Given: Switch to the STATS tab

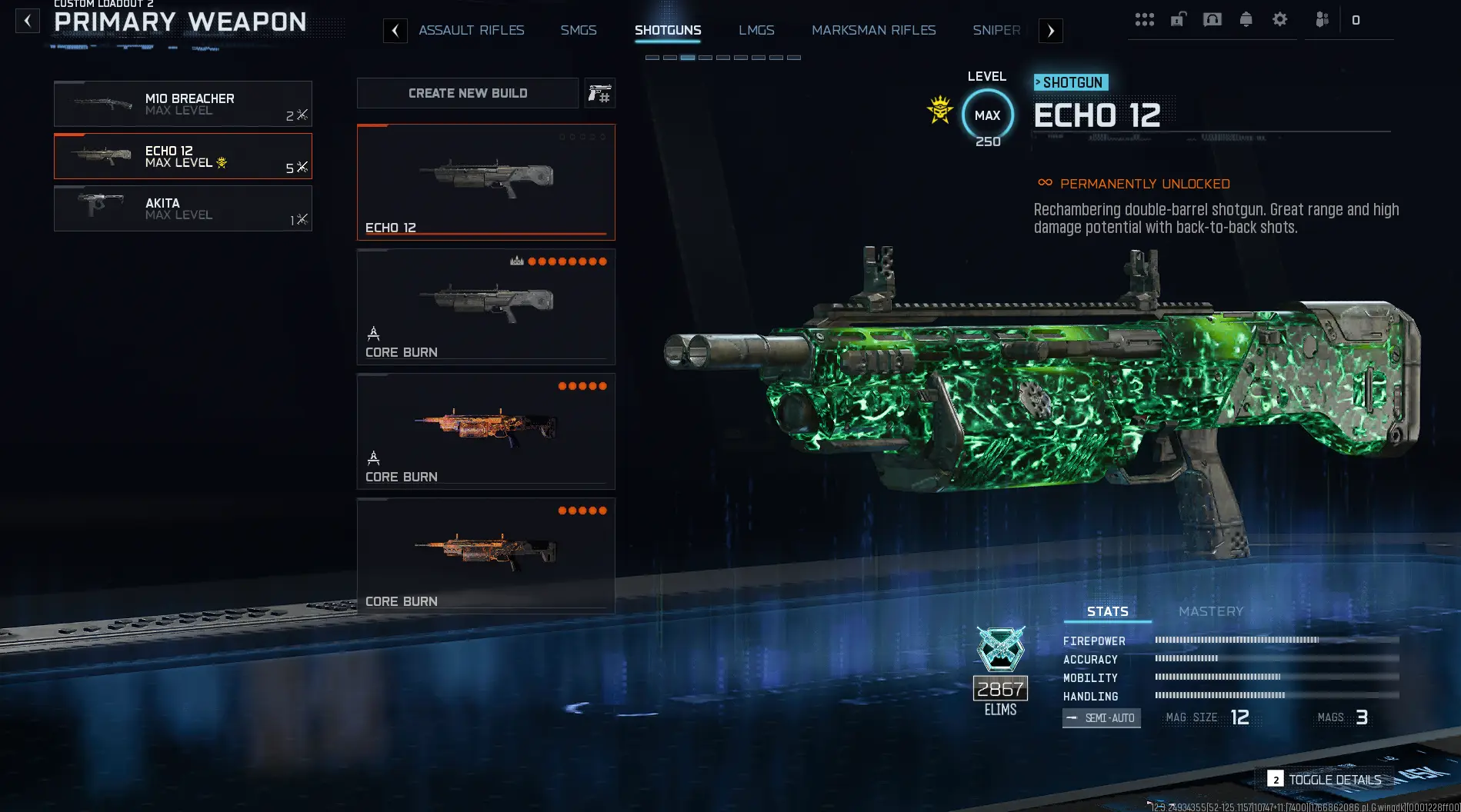Looking at the screenshot, I should [1106, 611].
